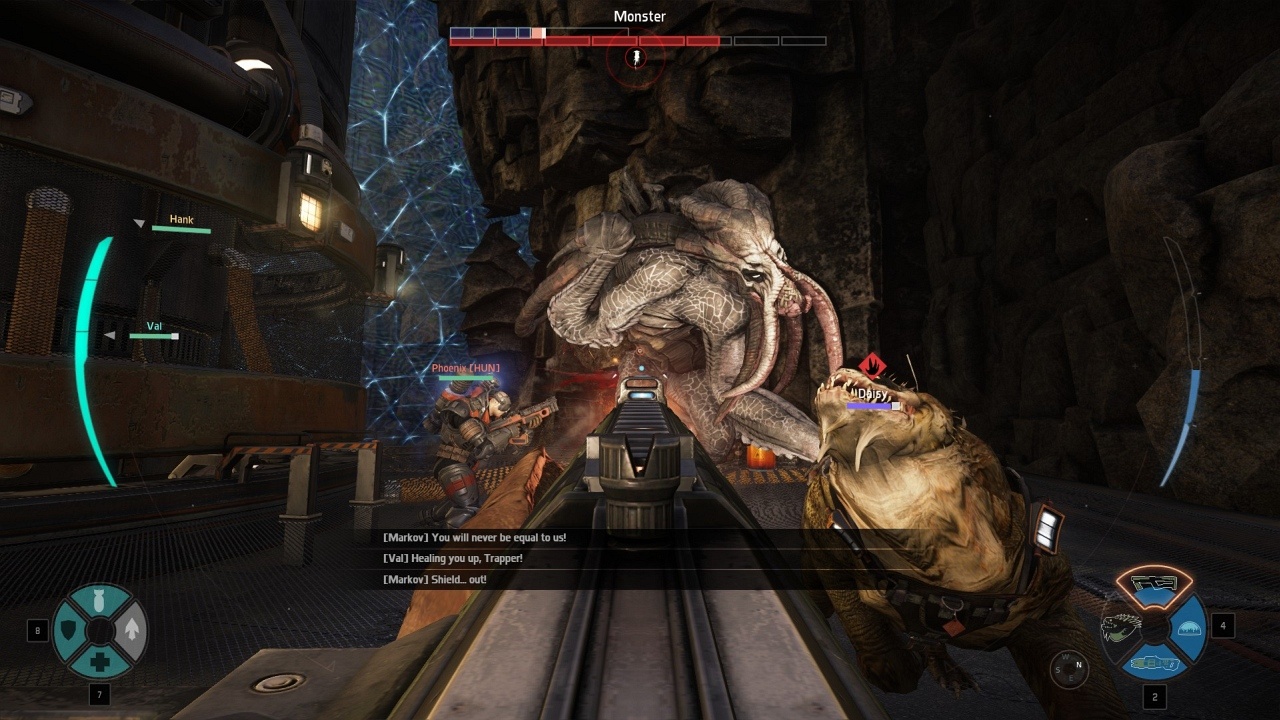Click Hank's teammate marker

pos(181,224)
